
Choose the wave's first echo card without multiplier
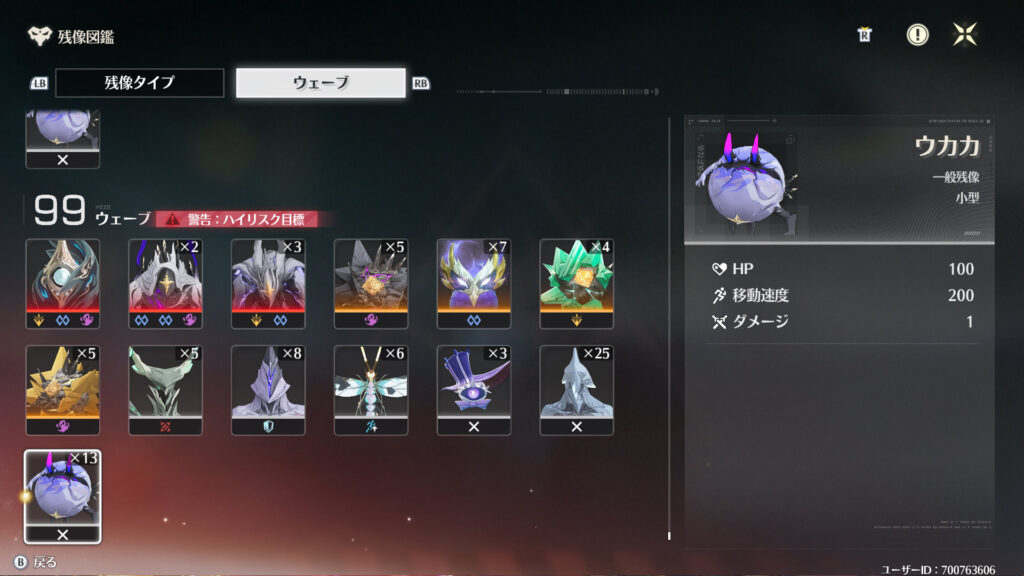[63, 283]
